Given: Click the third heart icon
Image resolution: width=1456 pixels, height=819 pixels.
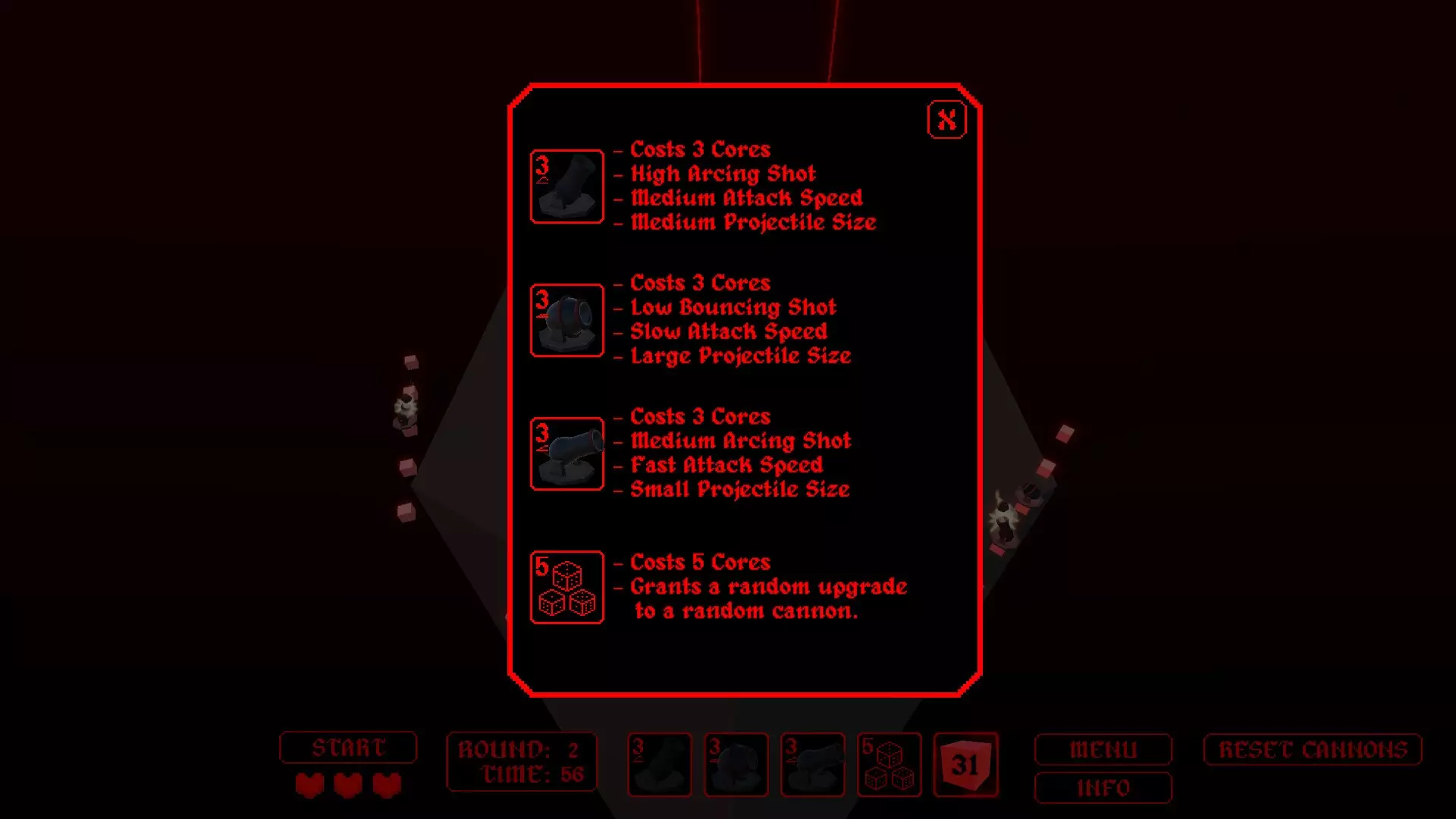Looking at the screenshot, I should click(386, 786).
